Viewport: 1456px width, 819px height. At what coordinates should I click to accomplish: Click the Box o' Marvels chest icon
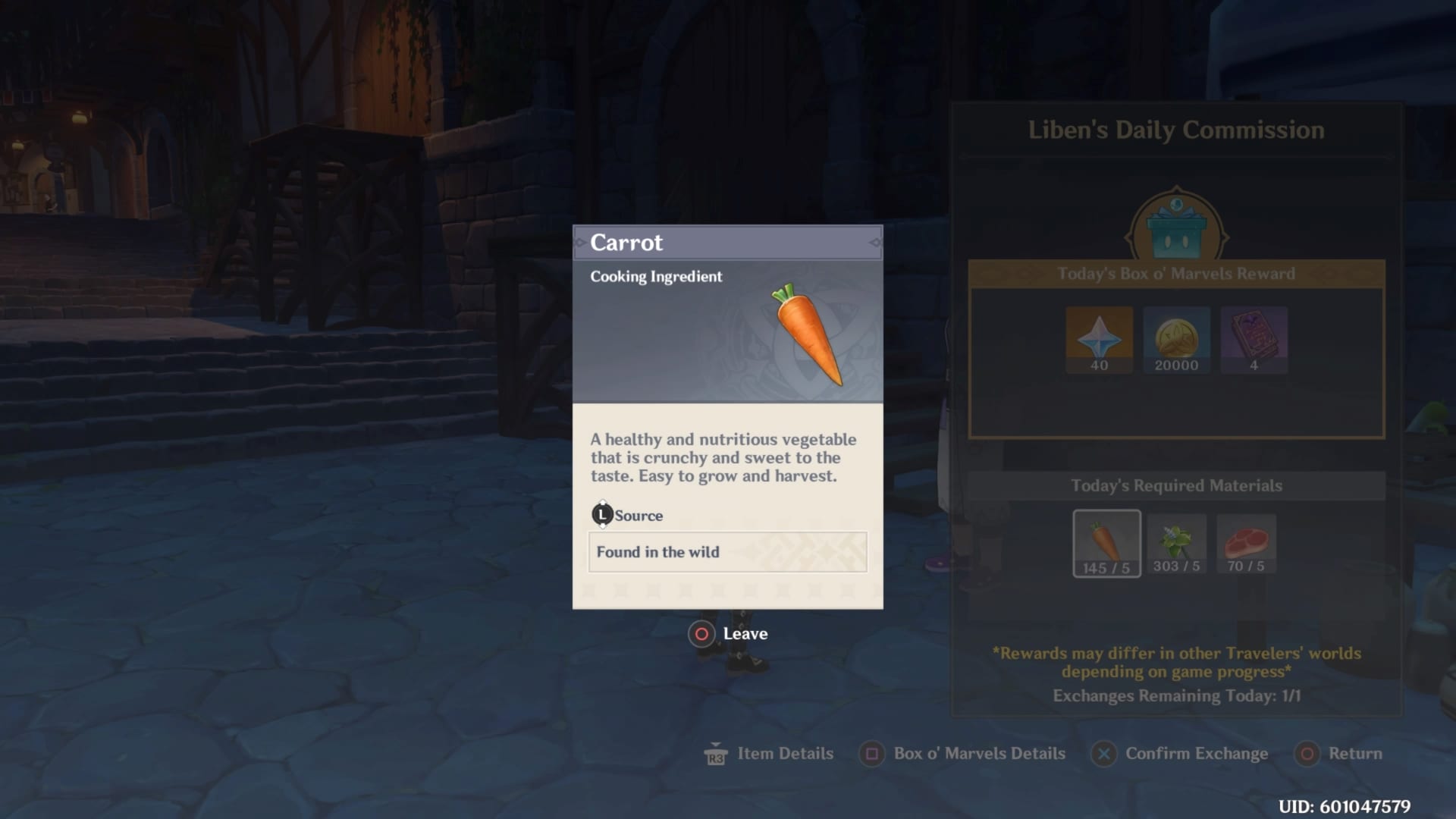[1176, 221]
